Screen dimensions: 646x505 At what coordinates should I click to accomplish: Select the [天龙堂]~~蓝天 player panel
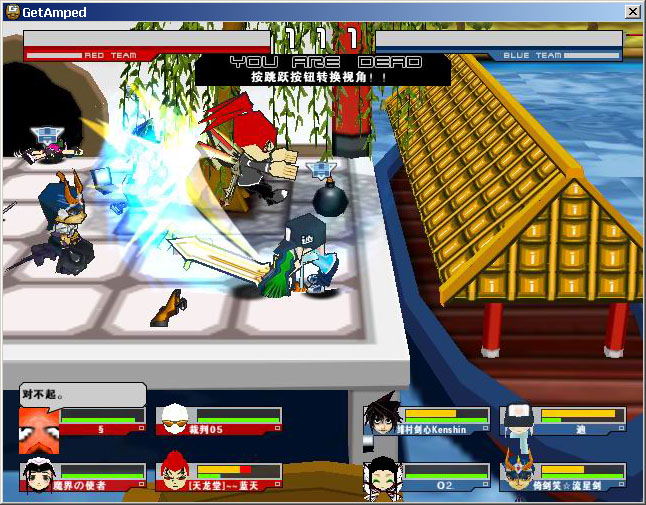tap(219, 477)
